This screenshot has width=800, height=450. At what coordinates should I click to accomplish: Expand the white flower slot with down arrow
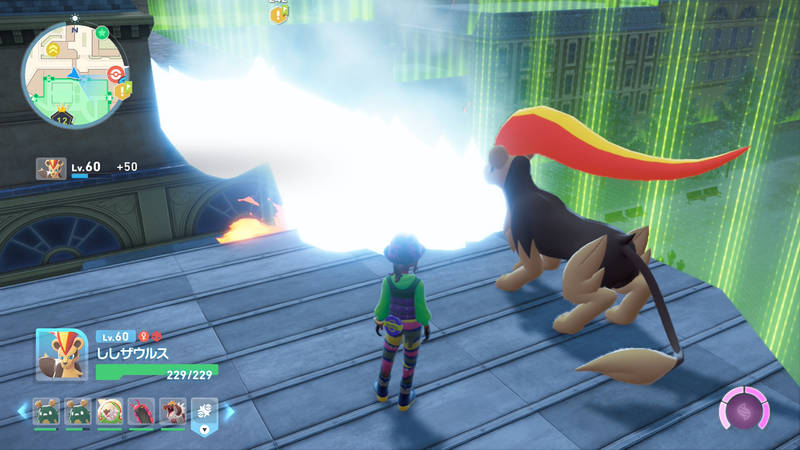204,413
